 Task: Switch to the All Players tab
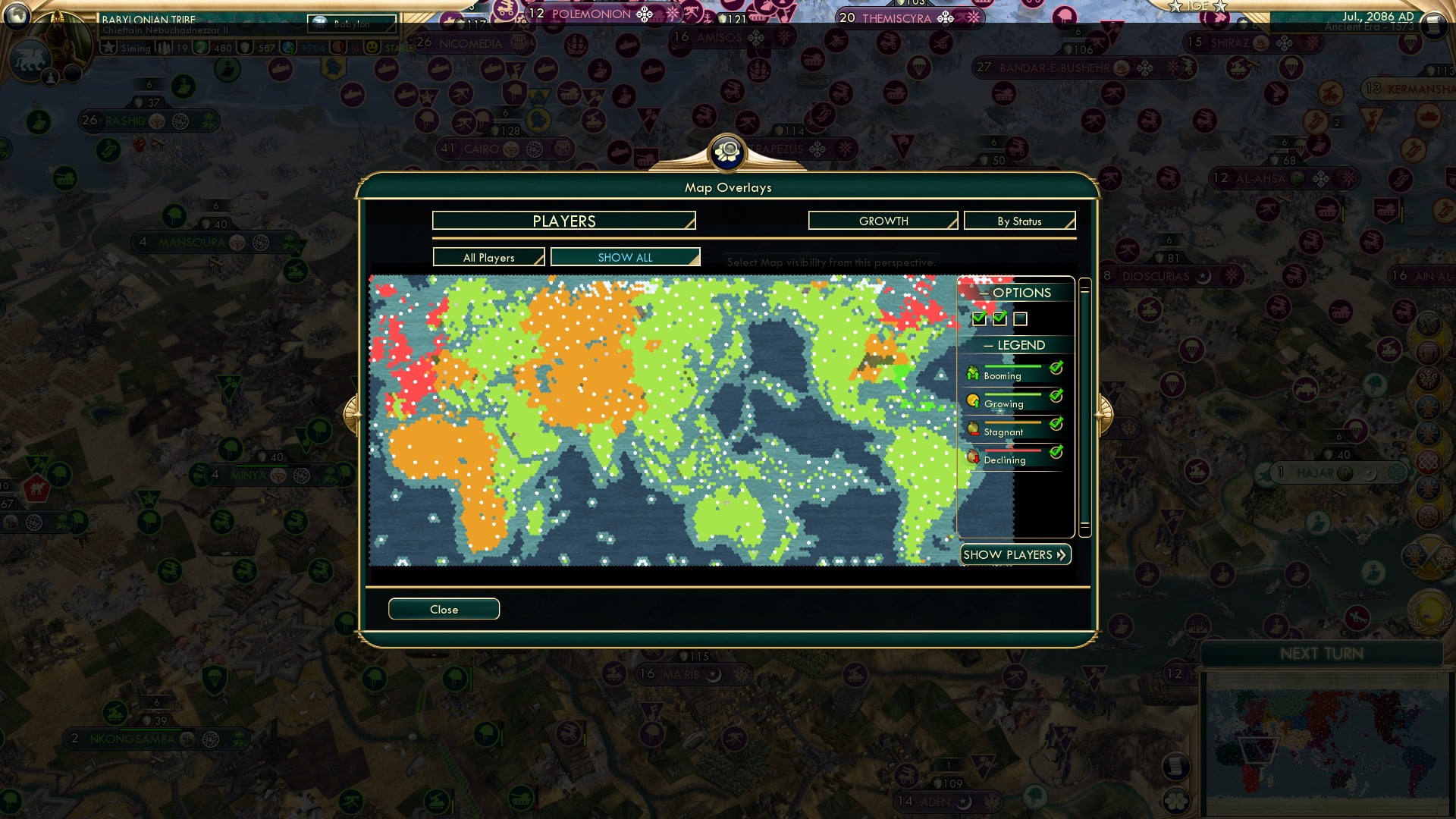(x=488, y=257)
